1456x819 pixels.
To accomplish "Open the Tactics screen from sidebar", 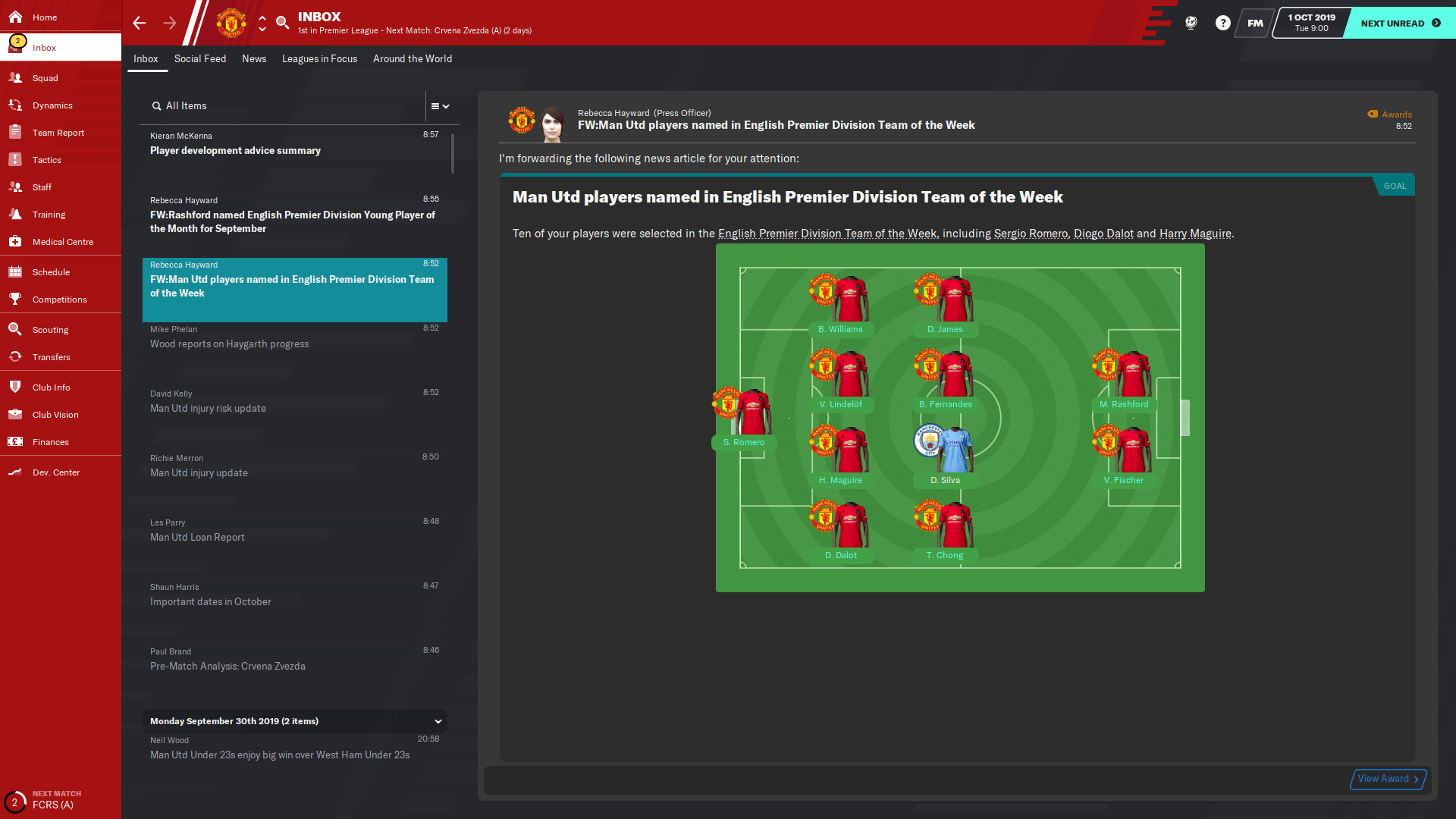I will click(47, 160).
